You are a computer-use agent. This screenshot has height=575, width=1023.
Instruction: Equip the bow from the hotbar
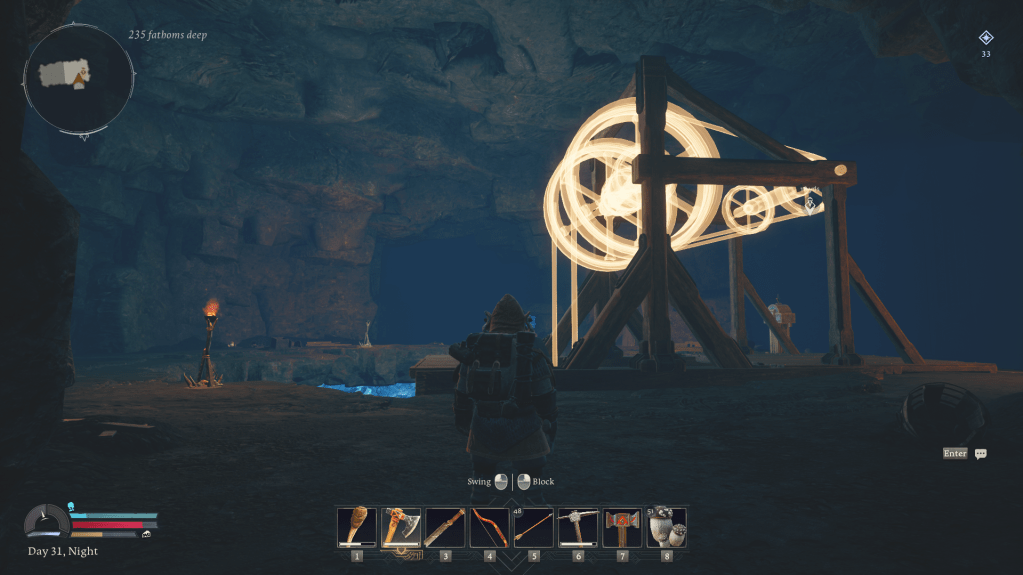coord(489,527)
